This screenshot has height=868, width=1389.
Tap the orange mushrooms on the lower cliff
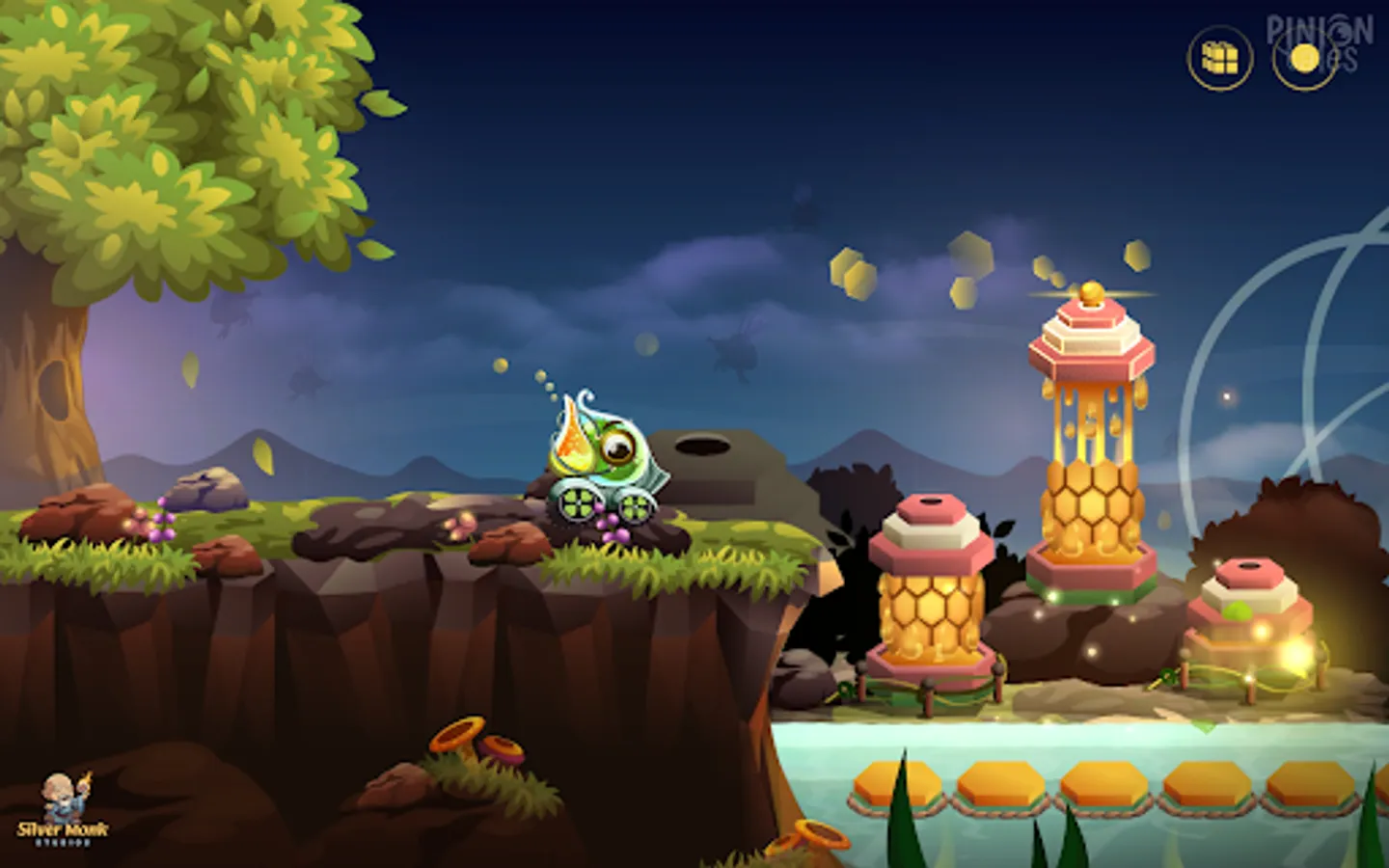click(473, 739)
